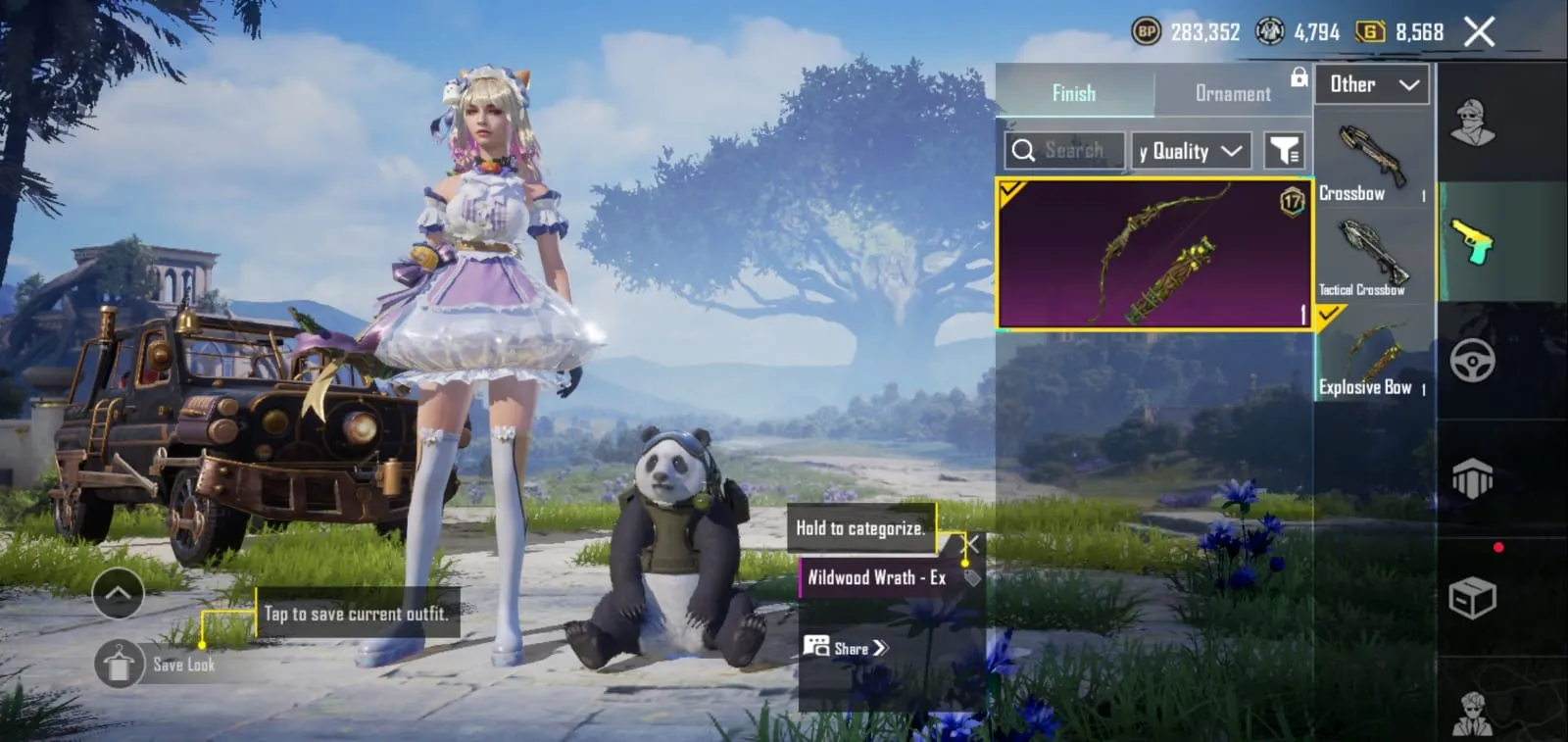Open the Quality sorting dropdown
1568x742 pixels.
pyautogui.click(x=1189, y=150)
